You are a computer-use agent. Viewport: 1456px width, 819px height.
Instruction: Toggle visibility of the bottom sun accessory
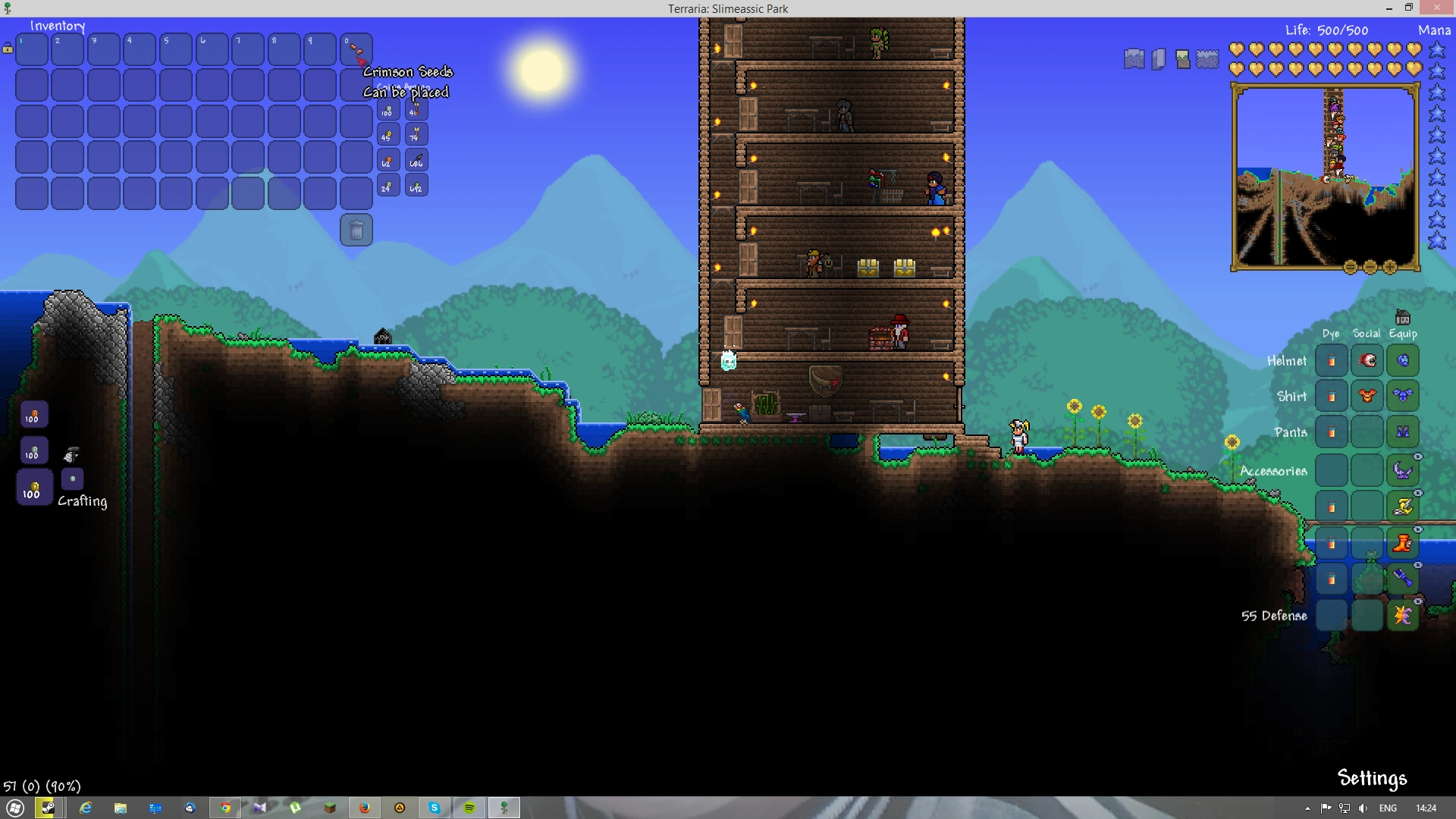point(1417,601)
